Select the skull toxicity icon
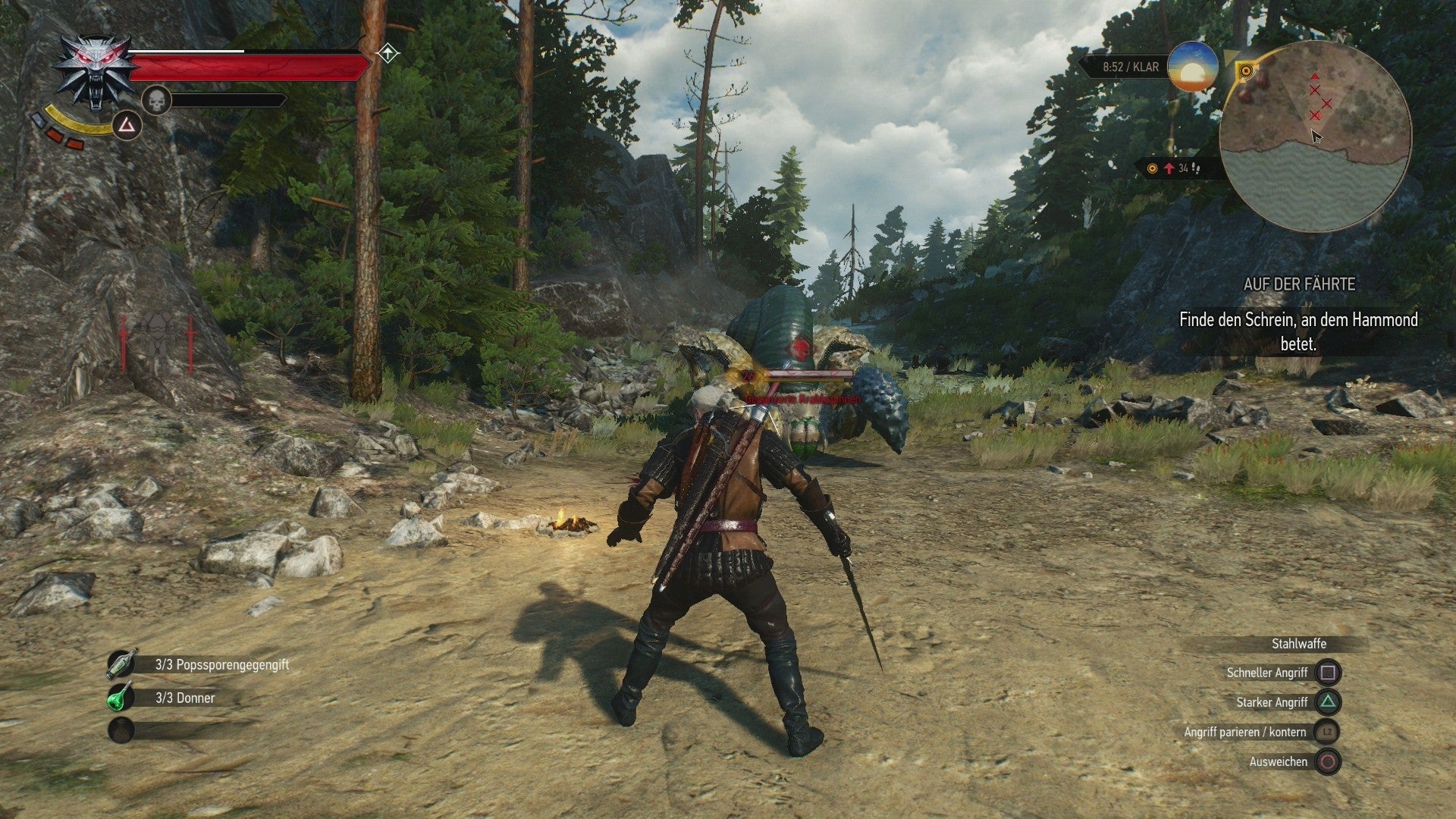Viewport: 1456px width, 819px height. pos(156,100)
